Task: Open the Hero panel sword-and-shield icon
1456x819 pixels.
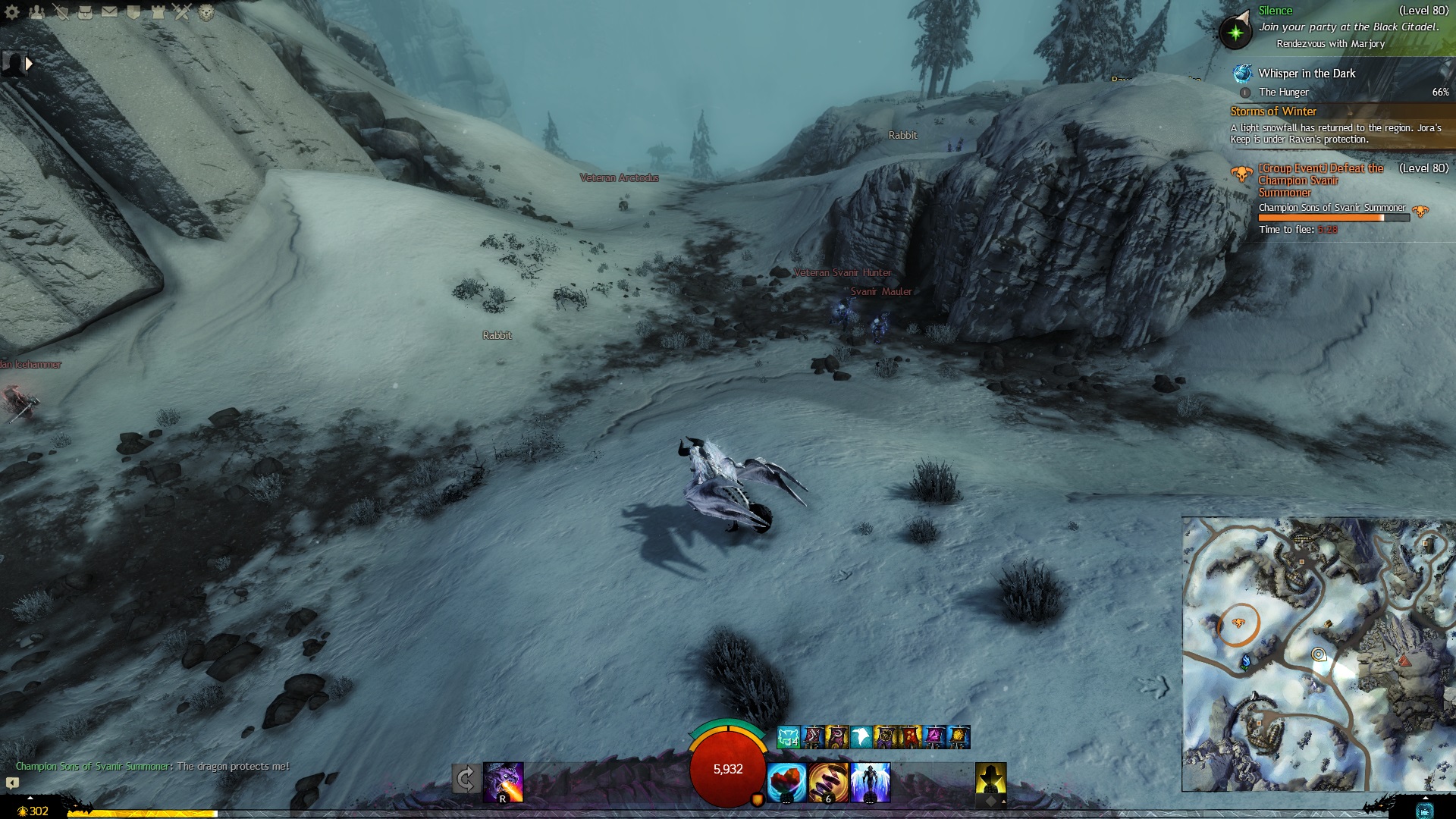Action: (61, 12)
